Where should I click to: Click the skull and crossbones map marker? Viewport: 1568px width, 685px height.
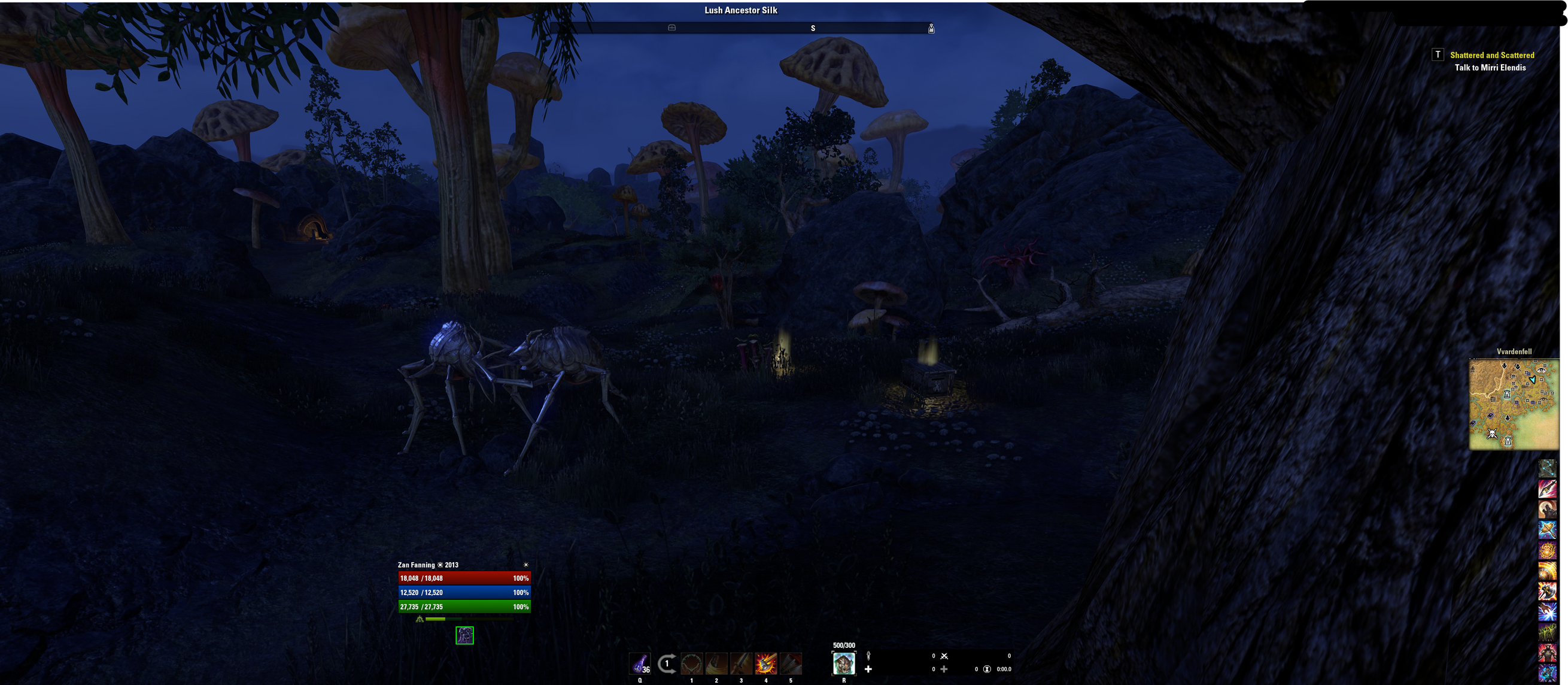click(1492, 434)
